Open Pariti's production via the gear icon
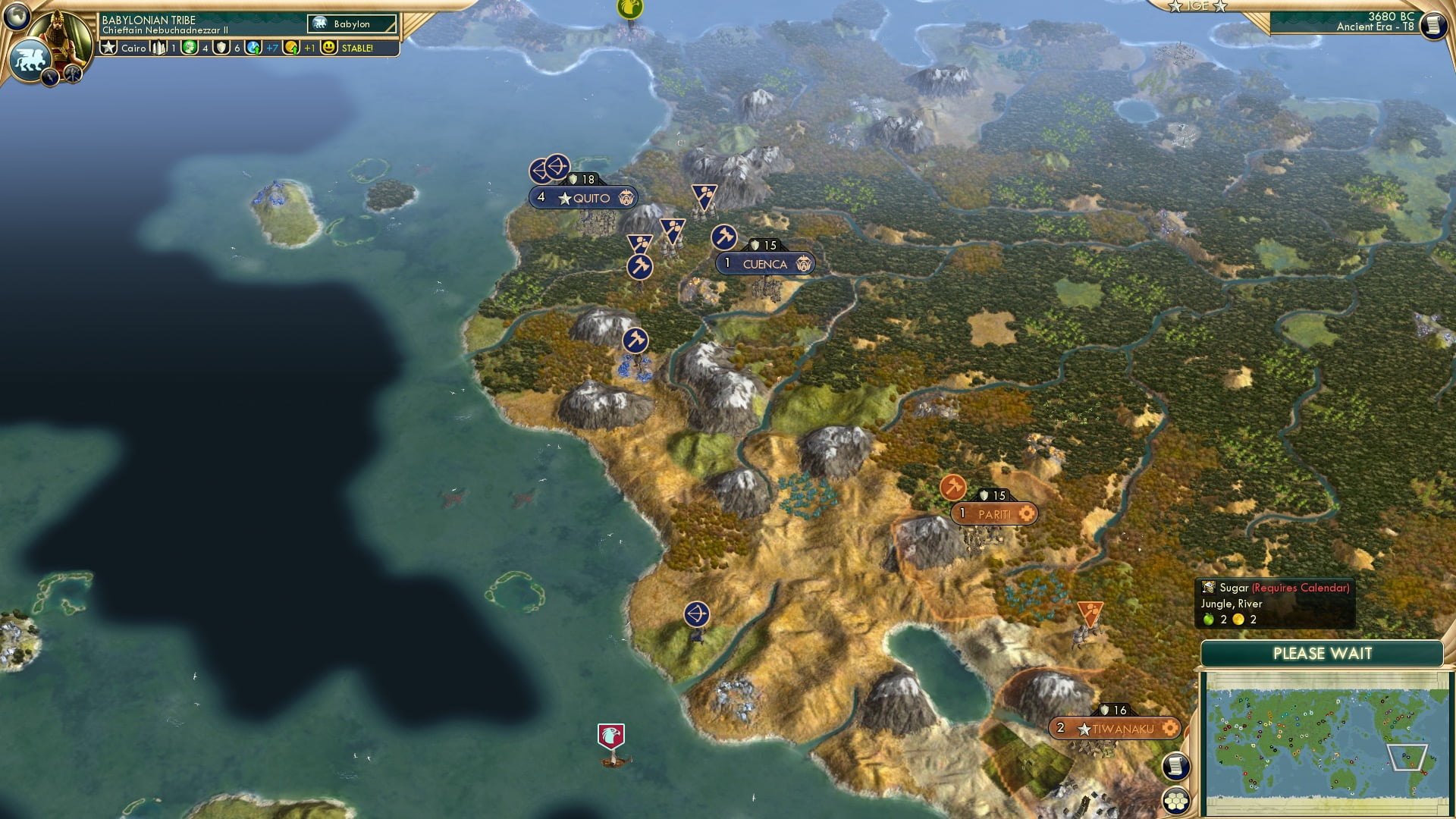This screenshot has width=1456, height=819. (x=1026, y=513)
